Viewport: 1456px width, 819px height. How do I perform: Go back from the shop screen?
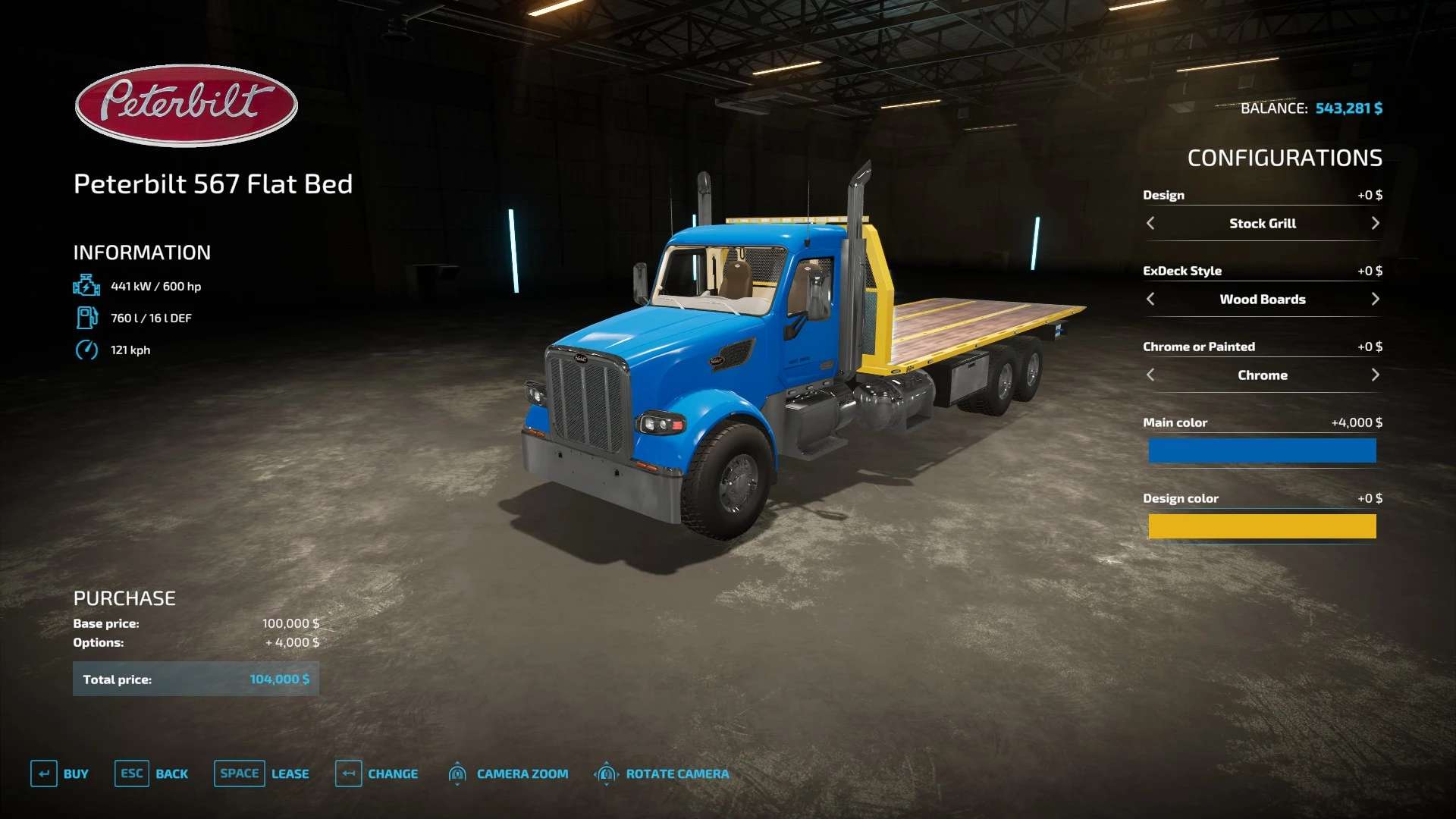[152, 773]
